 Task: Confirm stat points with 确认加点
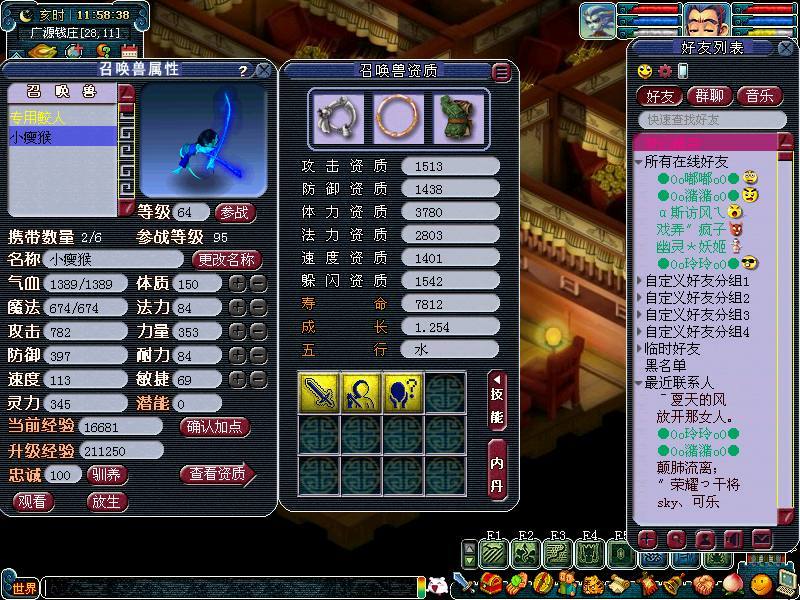(215, 427)
